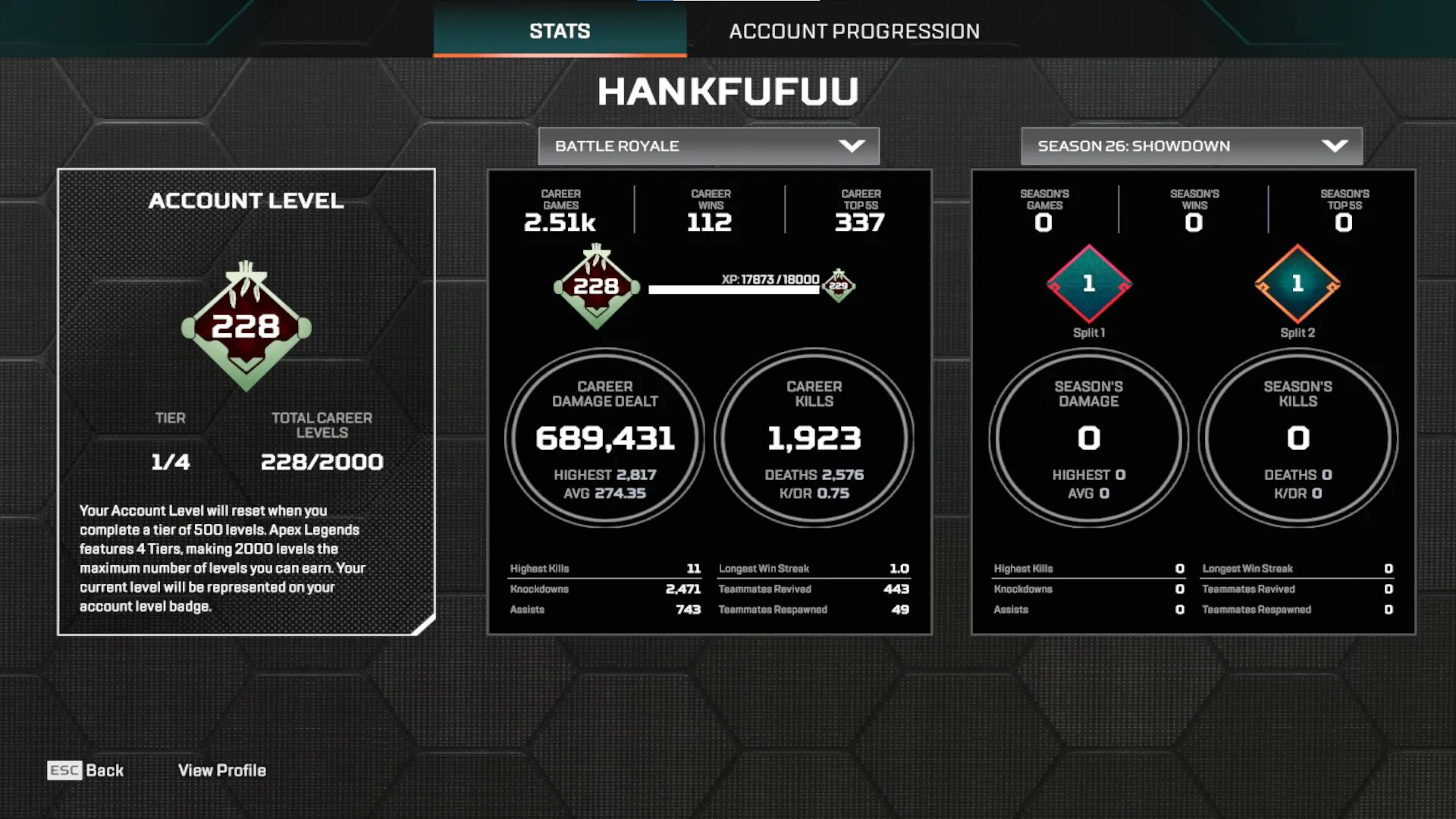
Task: Select the Split 1 ranked badge
Action: [1089, 284]
